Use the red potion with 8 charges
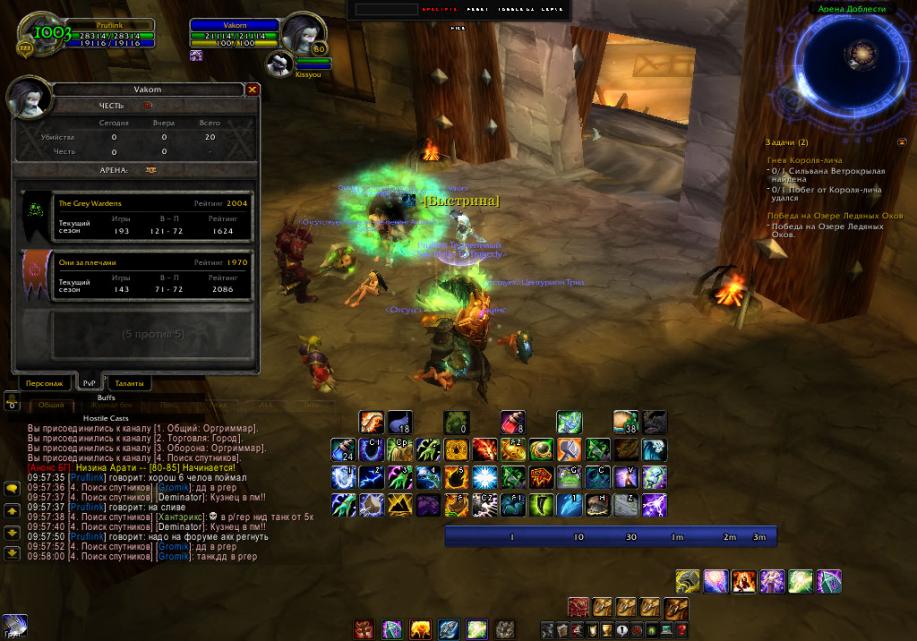The image size is (917, 641). click(512, 423)
